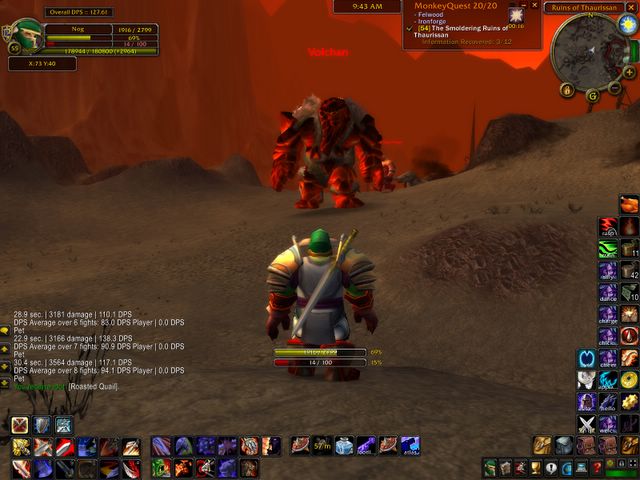
Task: Select the first stance button with crossed swords
Action: [19, 425]
